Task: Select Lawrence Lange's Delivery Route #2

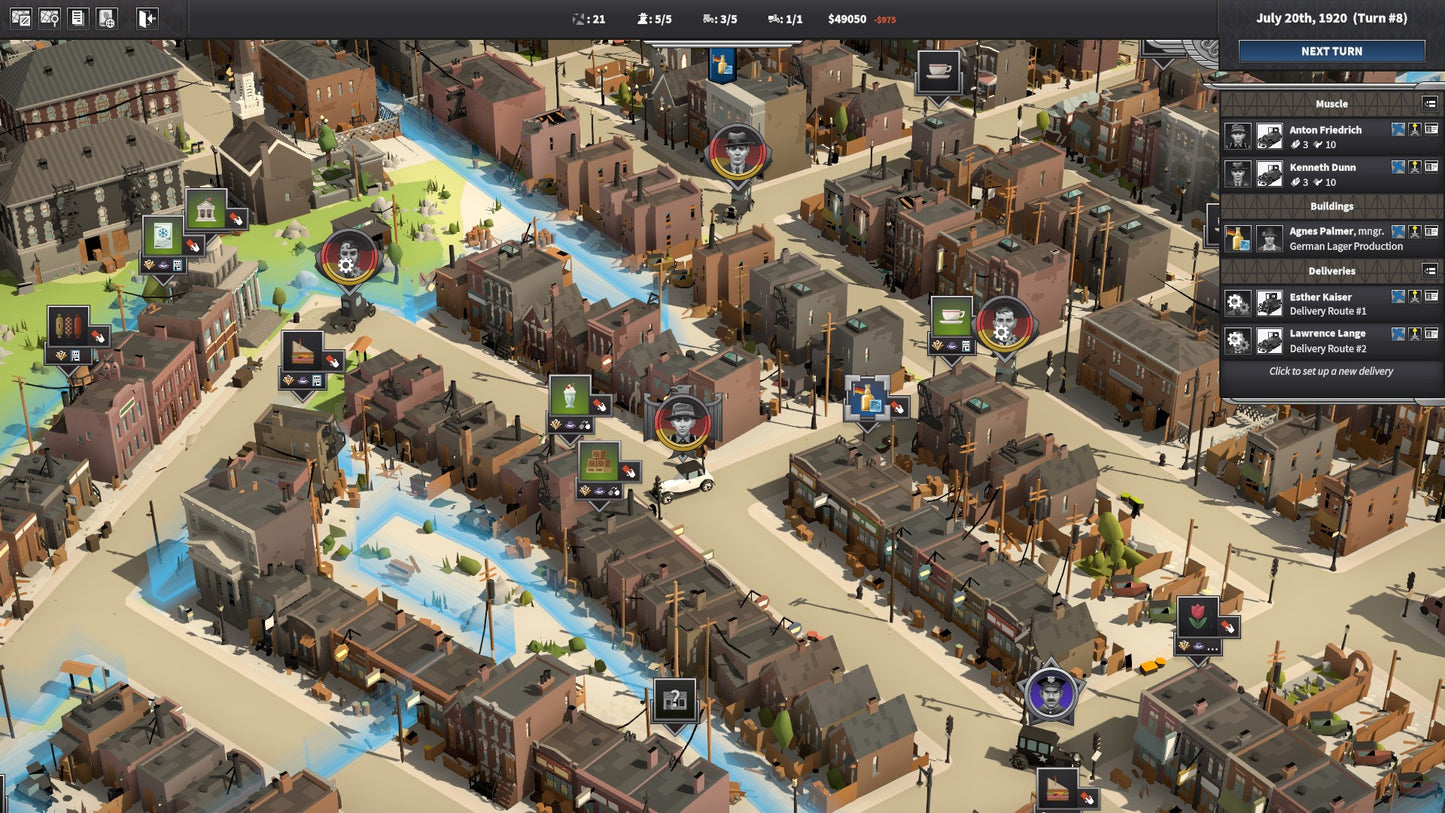Action: (x=1327, y=341)
